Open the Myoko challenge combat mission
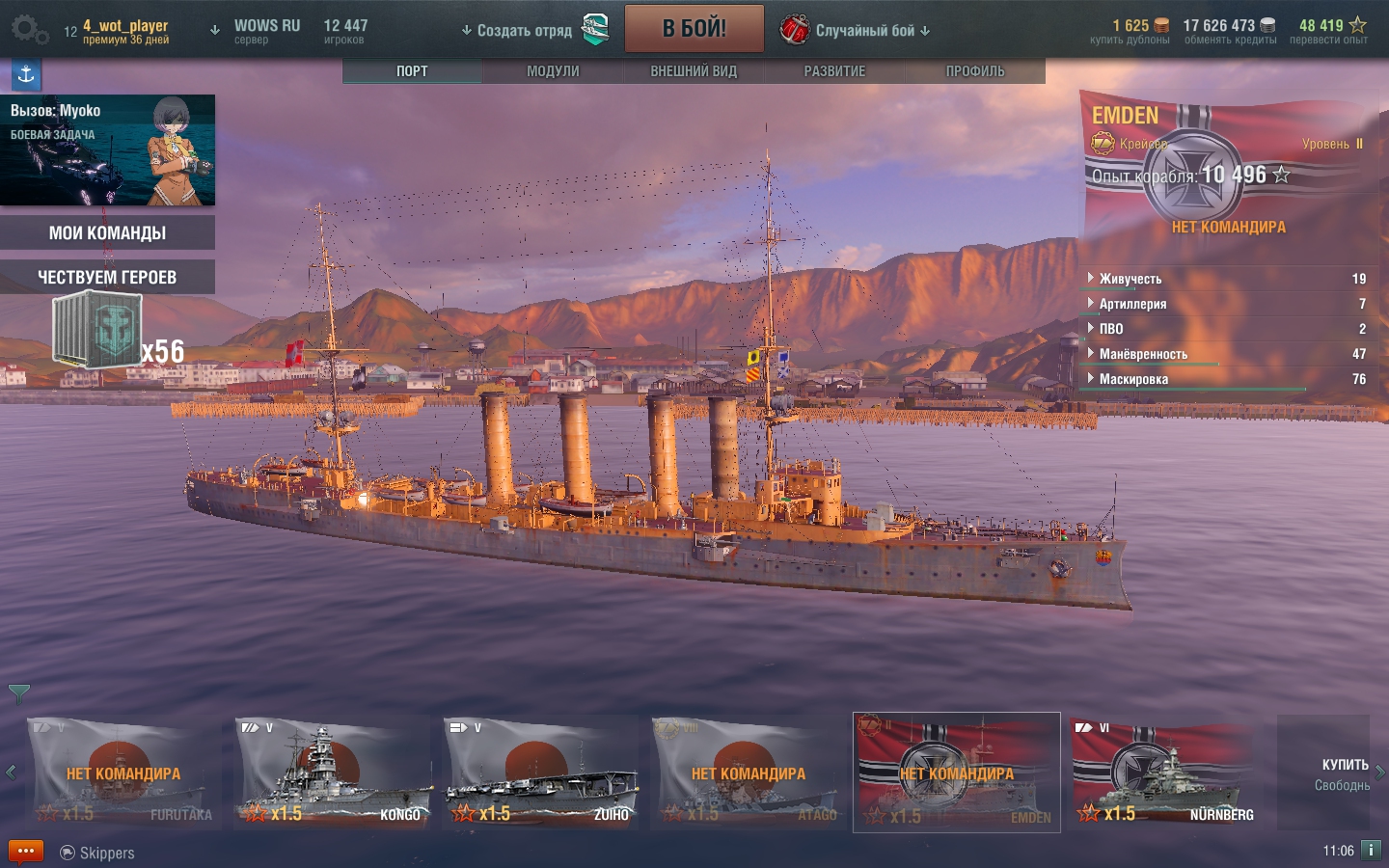The height and width of the screenshot is (868, 1389). click(x=107, y=149)
